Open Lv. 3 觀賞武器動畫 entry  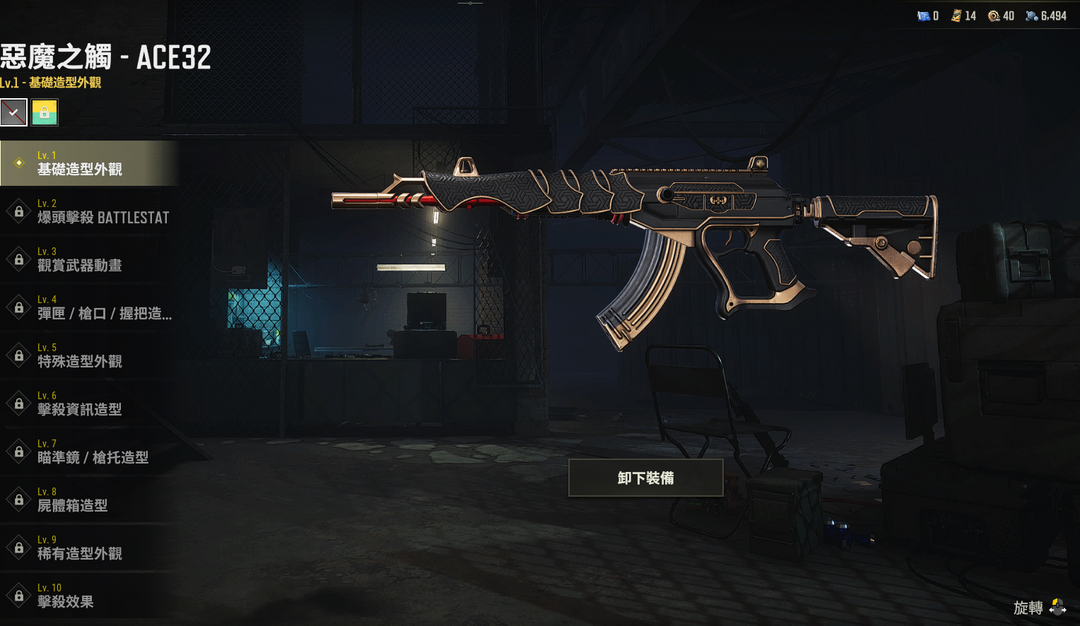tap(88, 260)
